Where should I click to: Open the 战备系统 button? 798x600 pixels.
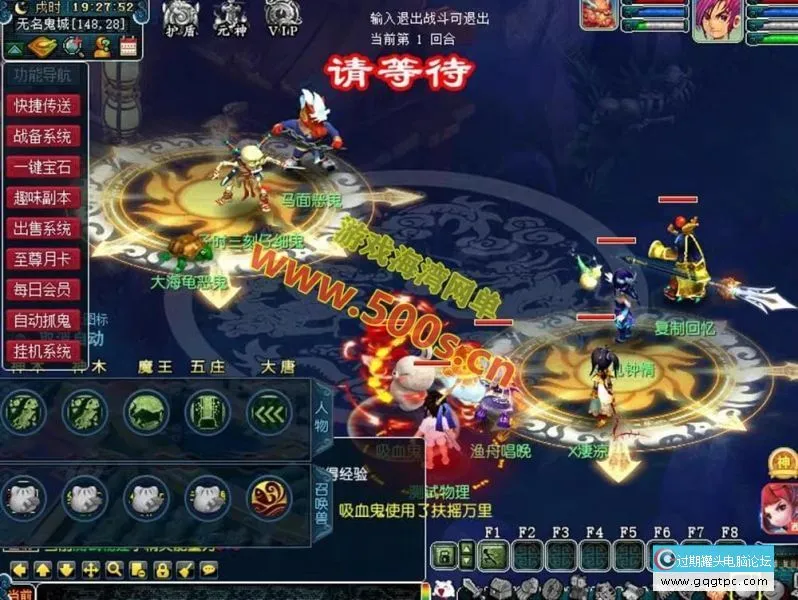point(42,136)
